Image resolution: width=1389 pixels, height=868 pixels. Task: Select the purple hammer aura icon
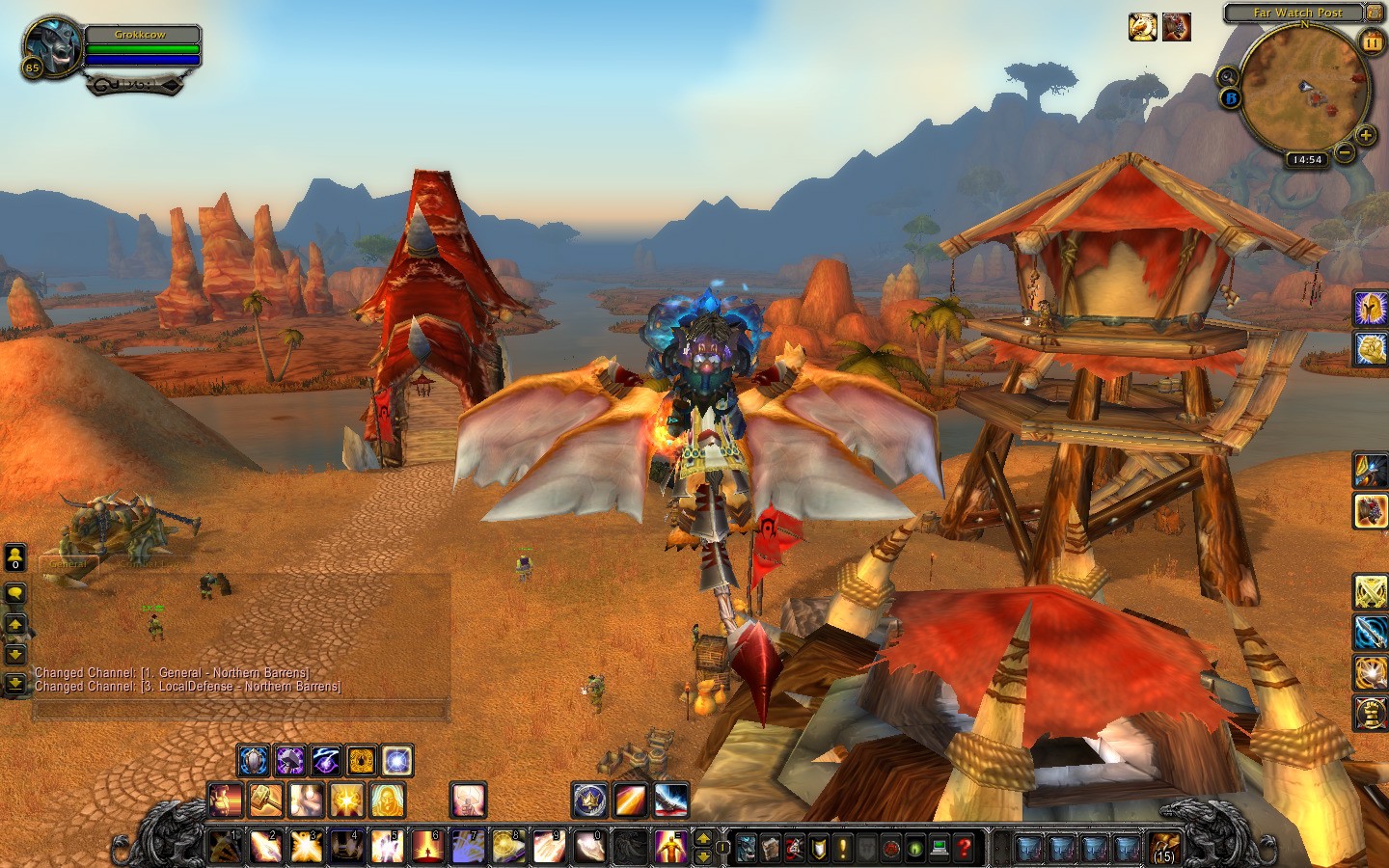click(289, 761)
